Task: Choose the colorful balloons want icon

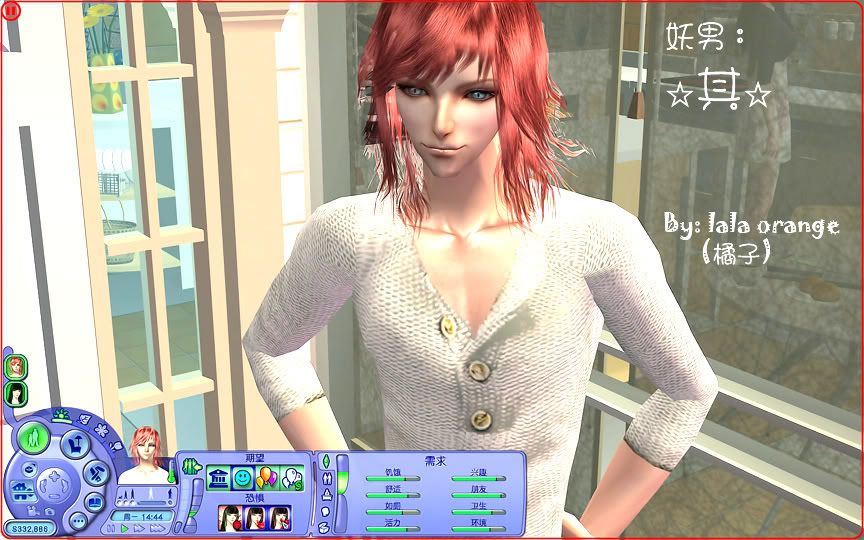Action: [266, 479]
